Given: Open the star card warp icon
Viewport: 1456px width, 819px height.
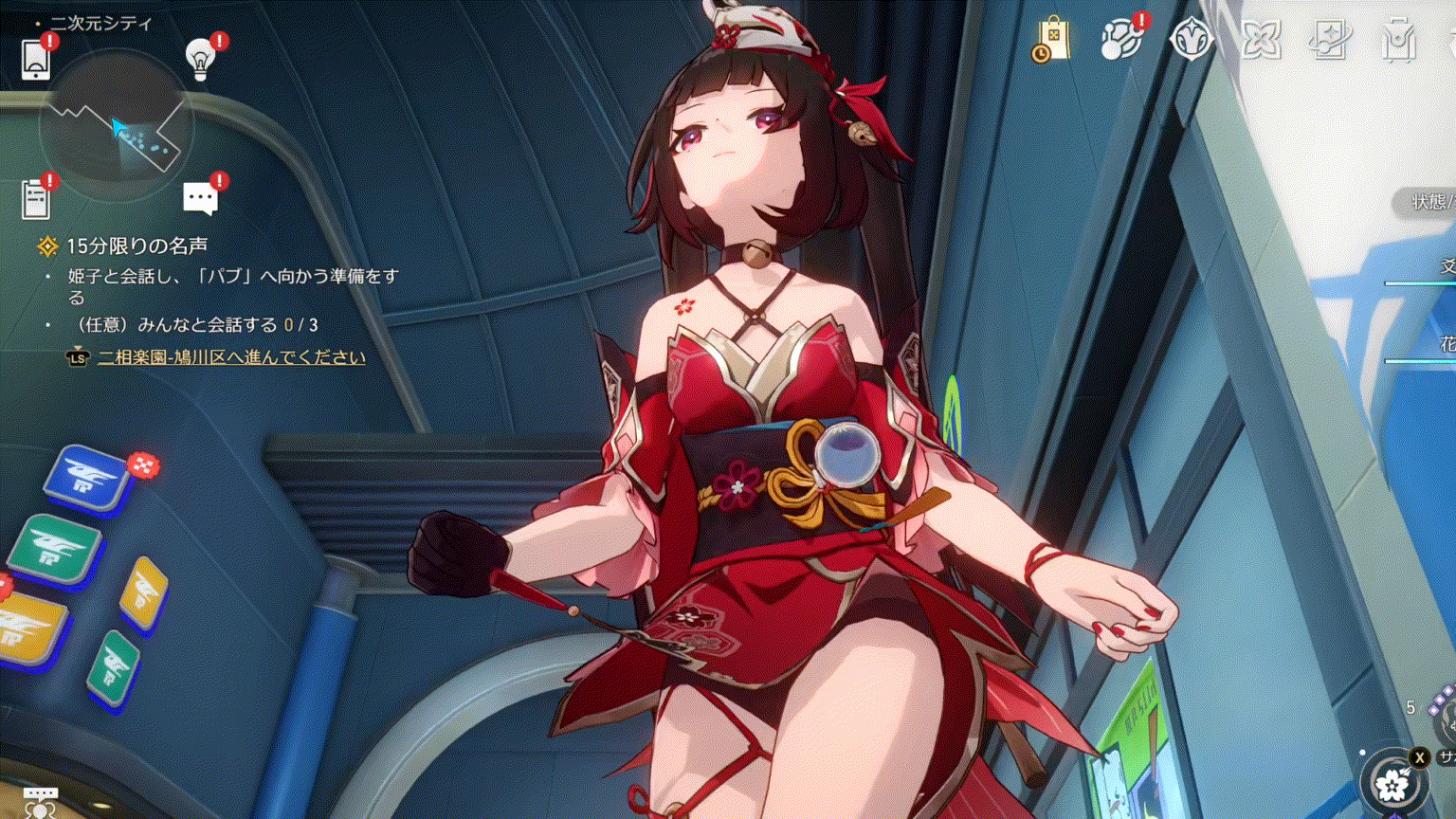Looking at the screenshot, I should pos(1330,41).
